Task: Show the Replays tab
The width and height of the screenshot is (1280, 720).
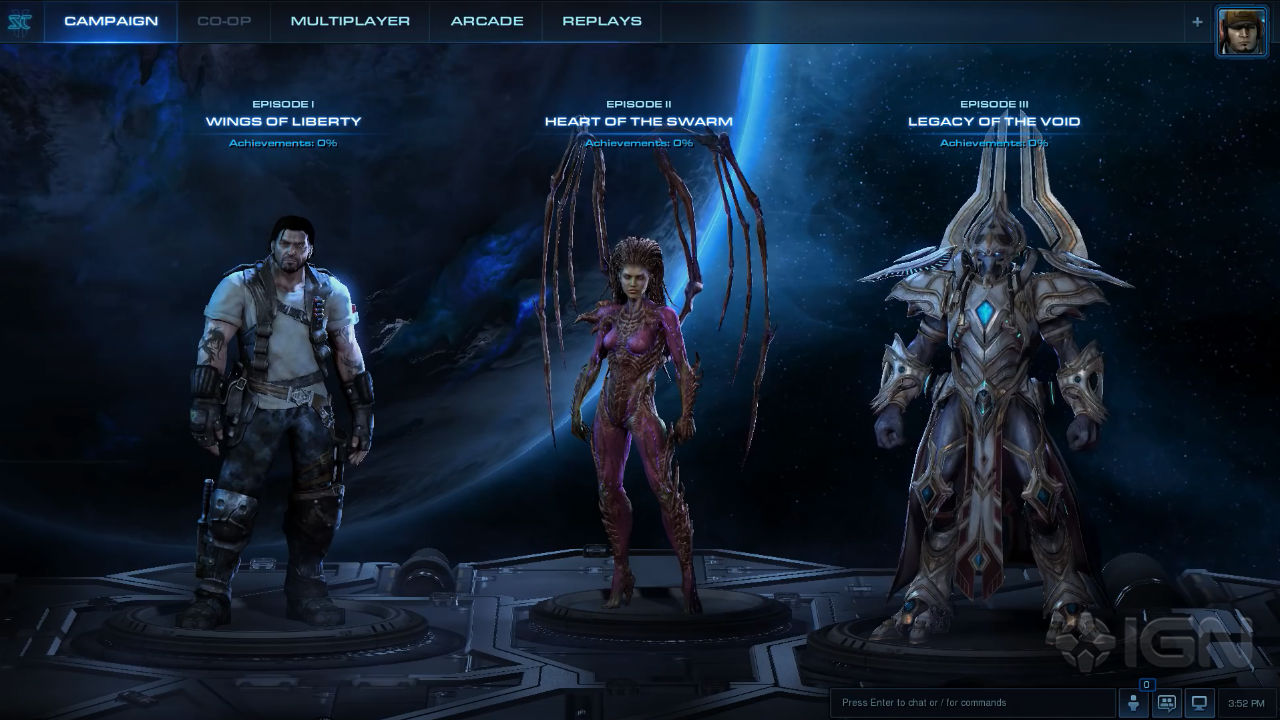Action: [602, 21]
